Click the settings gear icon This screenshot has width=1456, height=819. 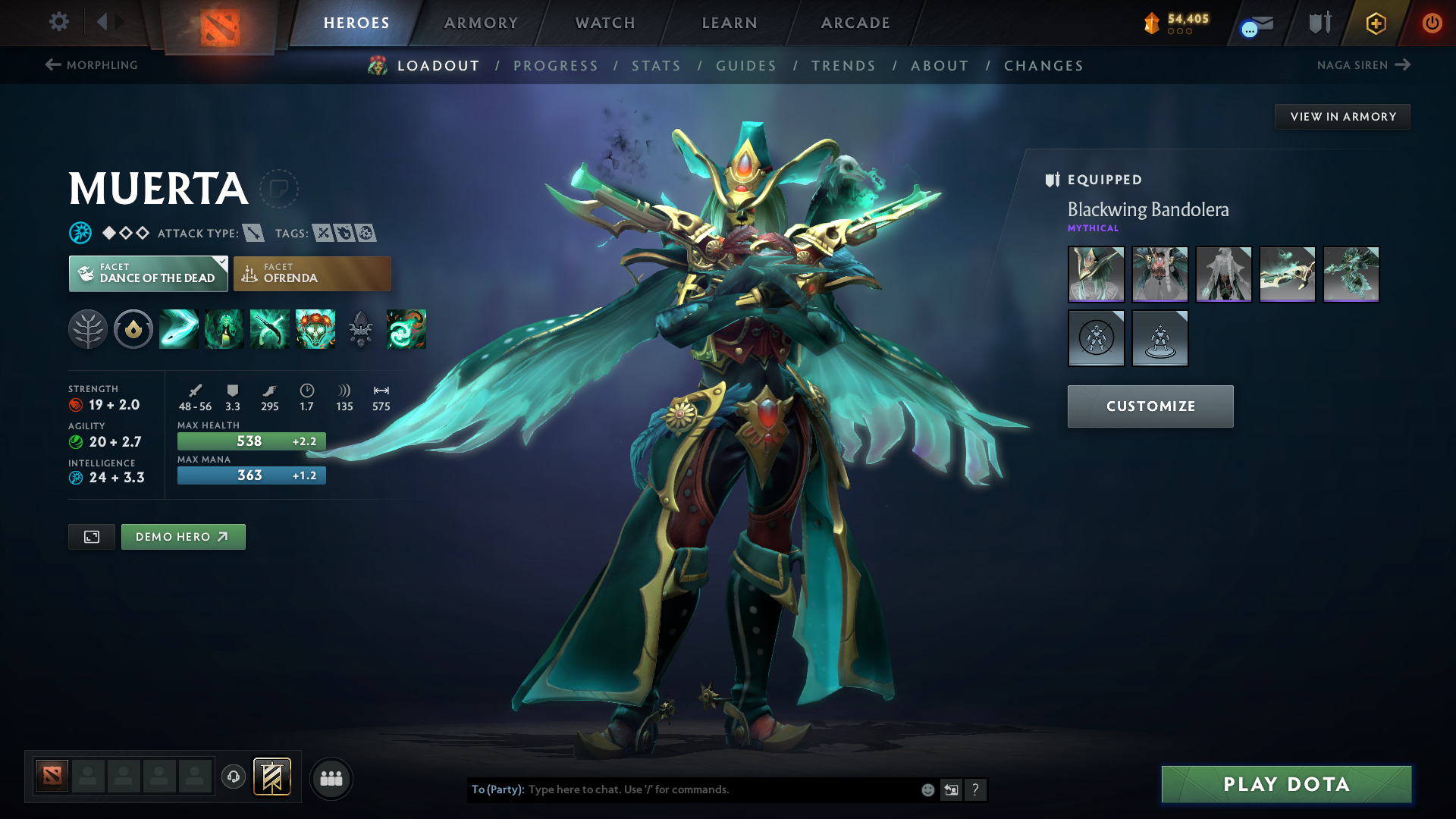click(58, 22)
